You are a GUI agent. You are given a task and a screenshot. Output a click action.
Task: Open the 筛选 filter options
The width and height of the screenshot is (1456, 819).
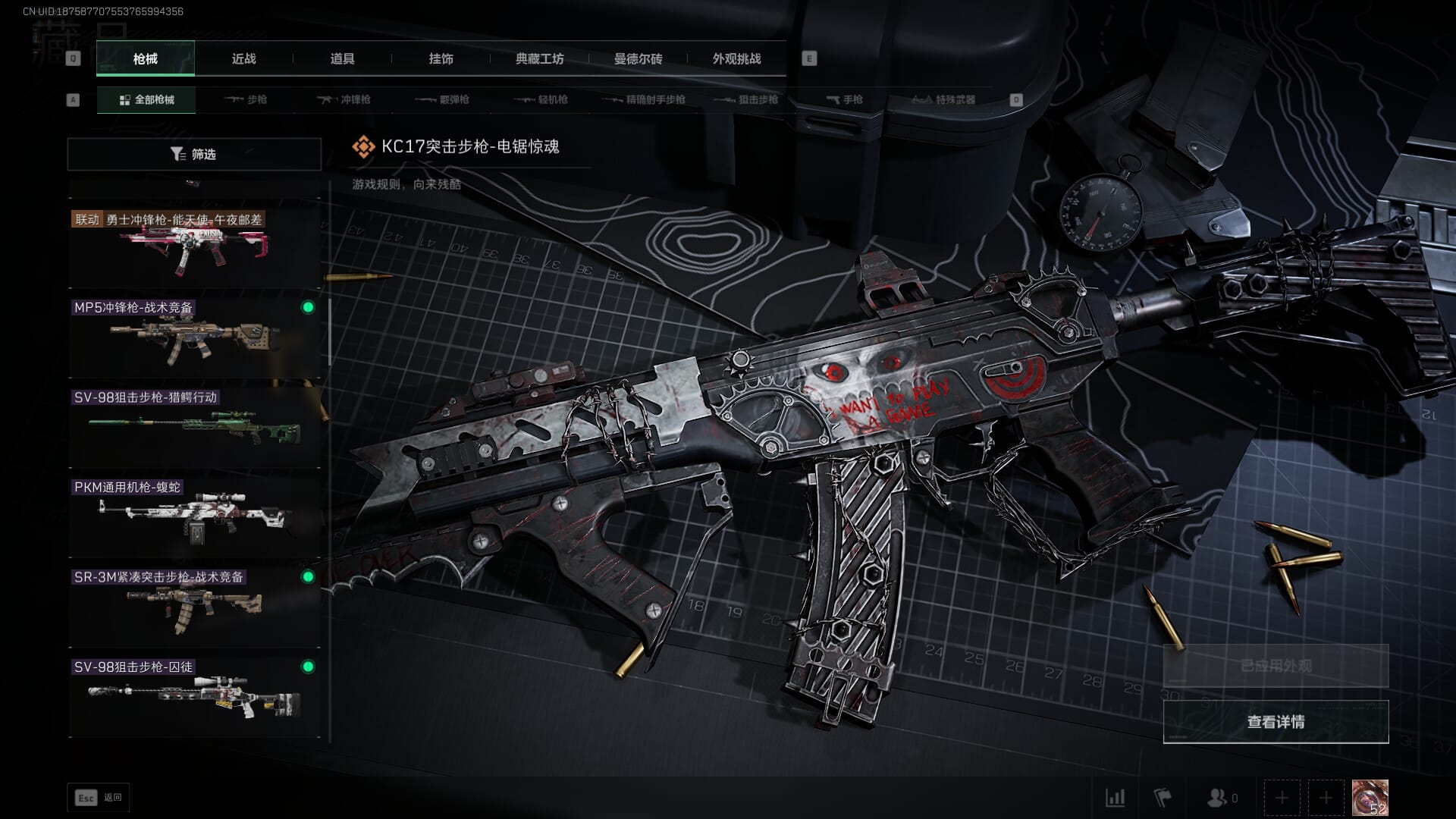[194, 154]
